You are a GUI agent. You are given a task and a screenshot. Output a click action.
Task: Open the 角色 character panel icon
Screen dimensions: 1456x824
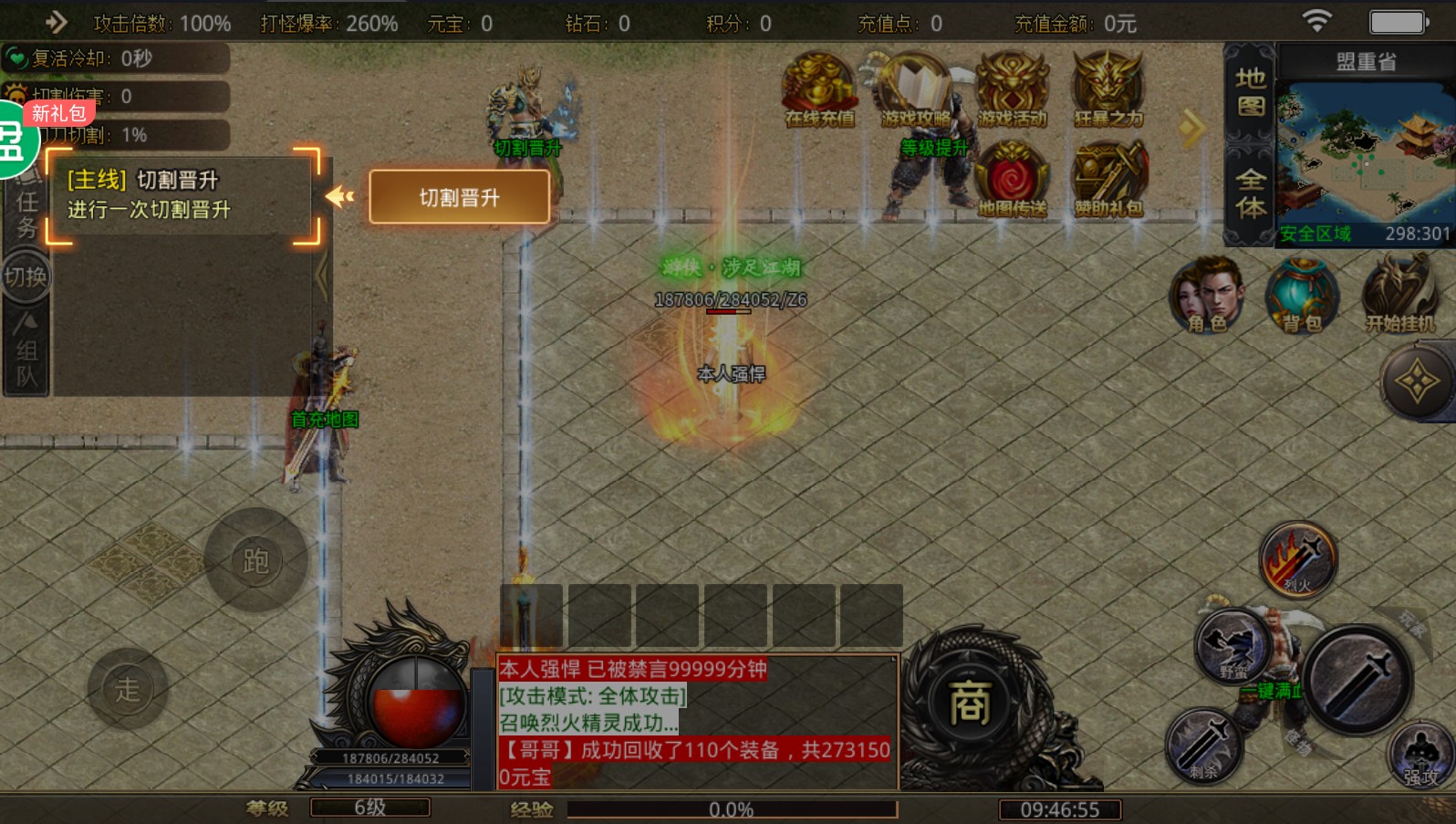point(1207,297)
